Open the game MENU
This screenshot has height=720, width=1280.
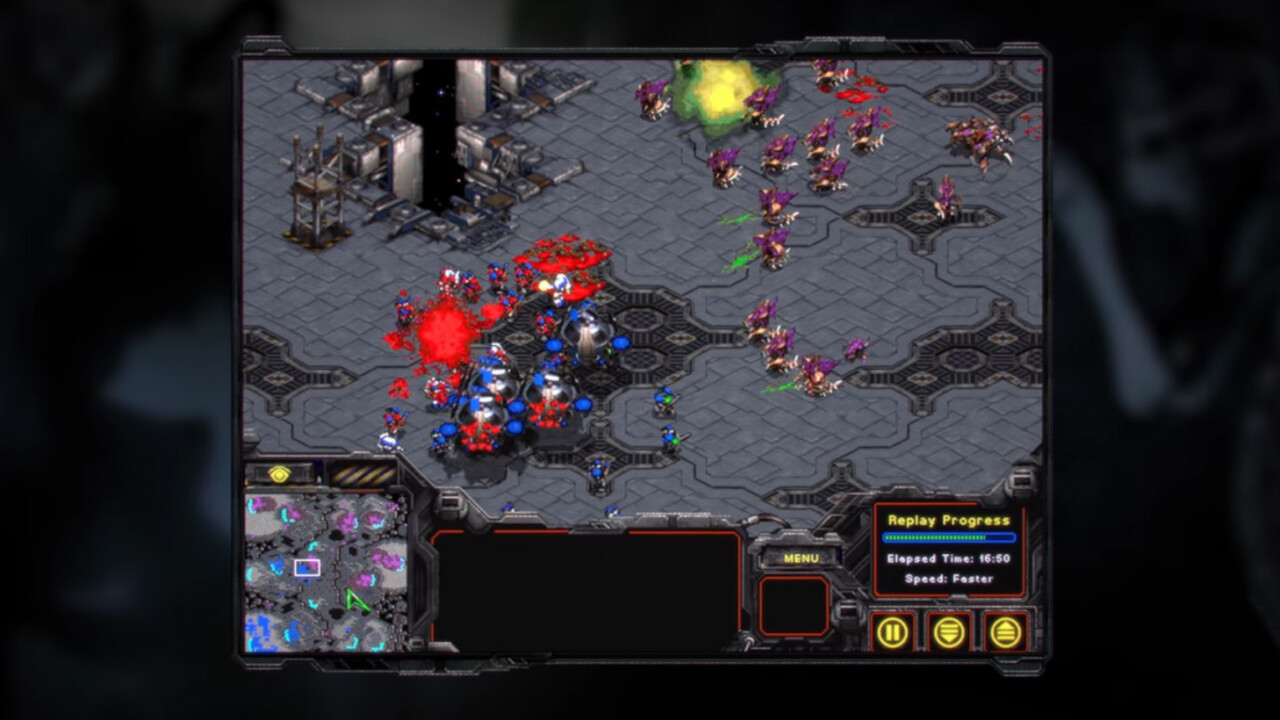click(800, 558)
